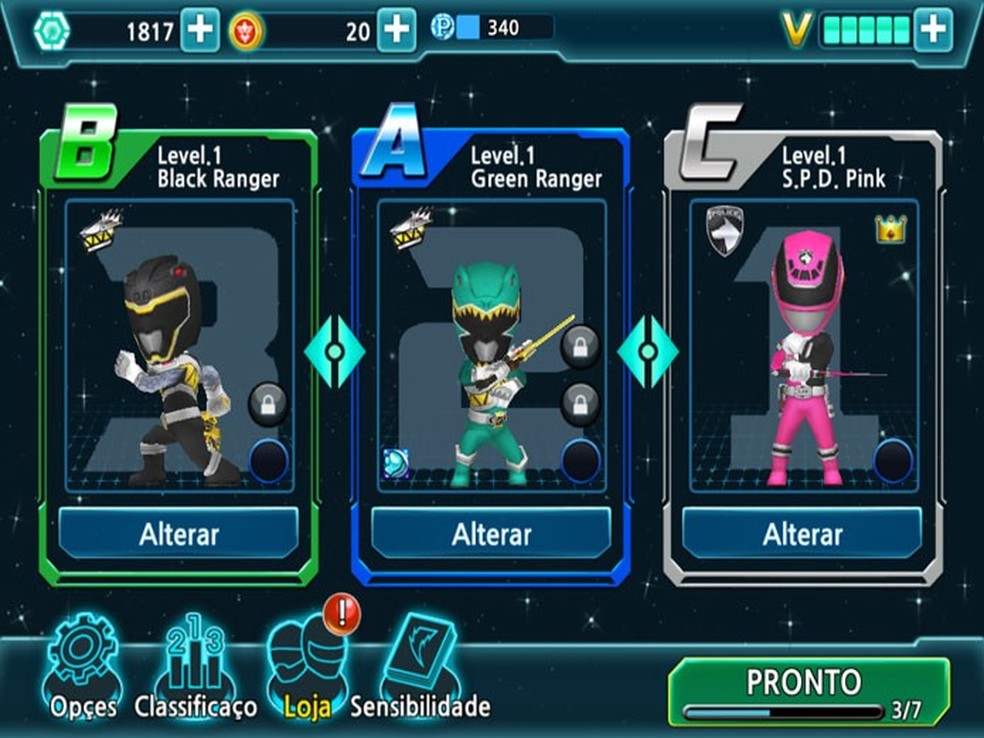Screen dimensions: 984x738
Task: Swap positions of Green Ranger and S.P.D. Pink
Action: [647, 353]
